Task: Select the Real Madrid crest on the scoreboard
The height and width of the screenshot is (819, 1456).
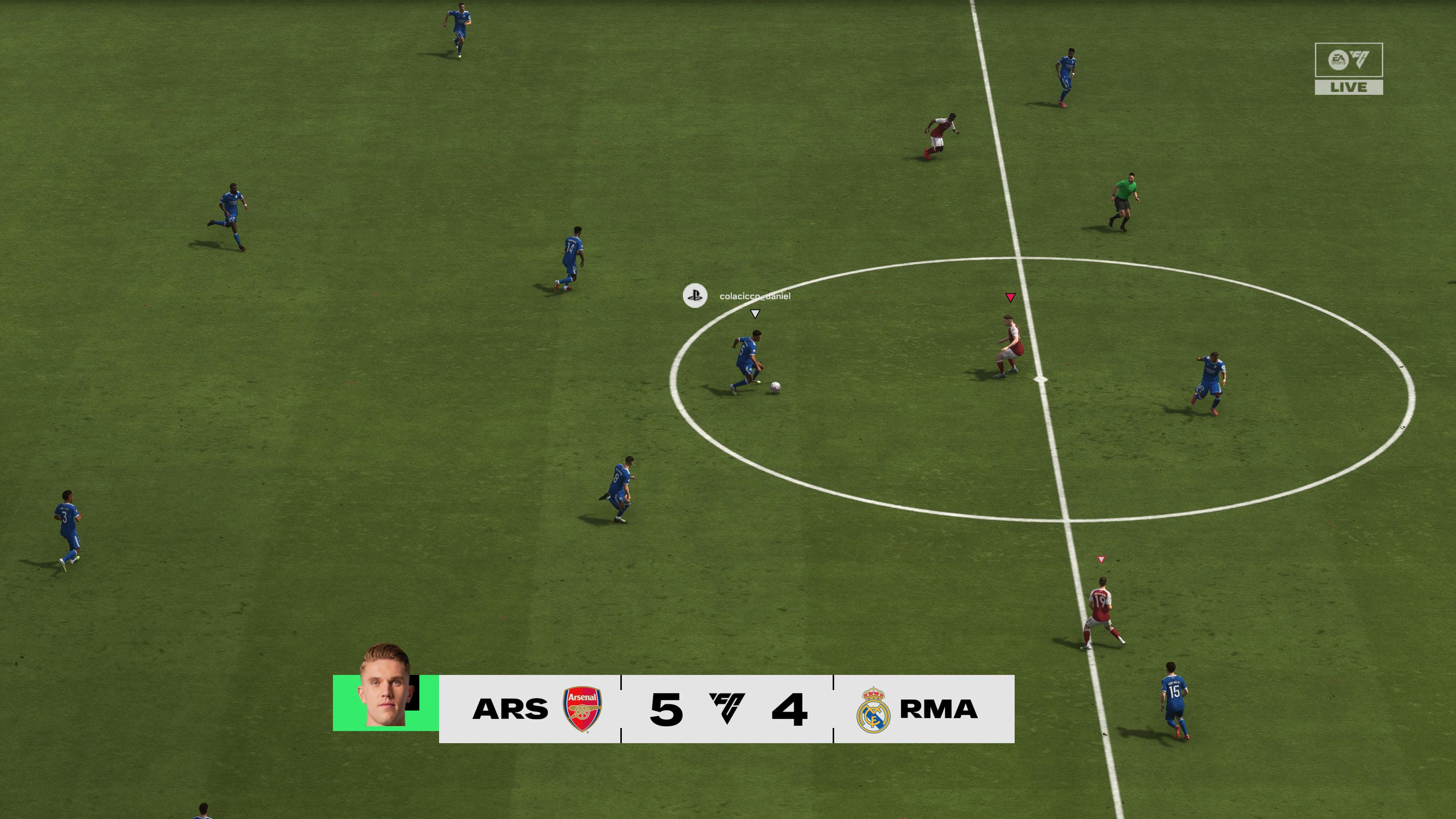Action: tap(873, 710)
